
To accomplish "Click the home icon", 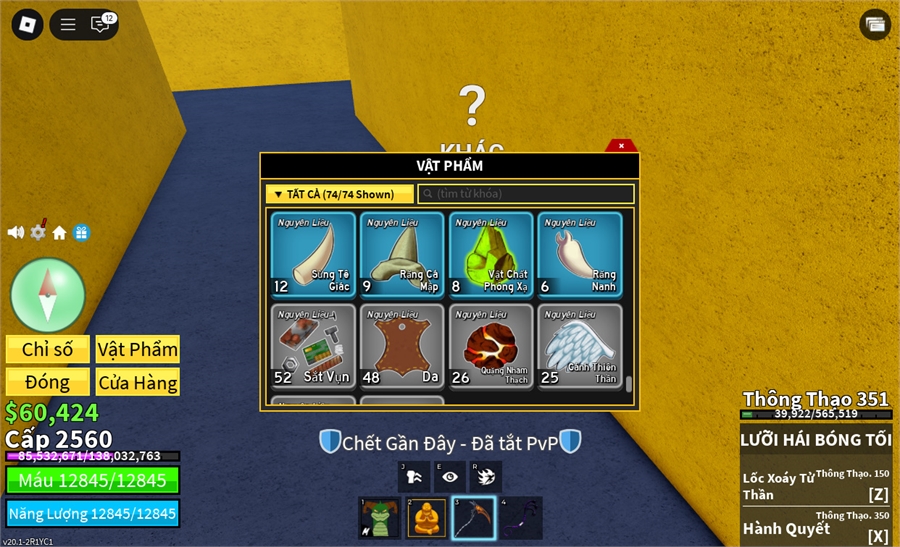I will point(60,233).
